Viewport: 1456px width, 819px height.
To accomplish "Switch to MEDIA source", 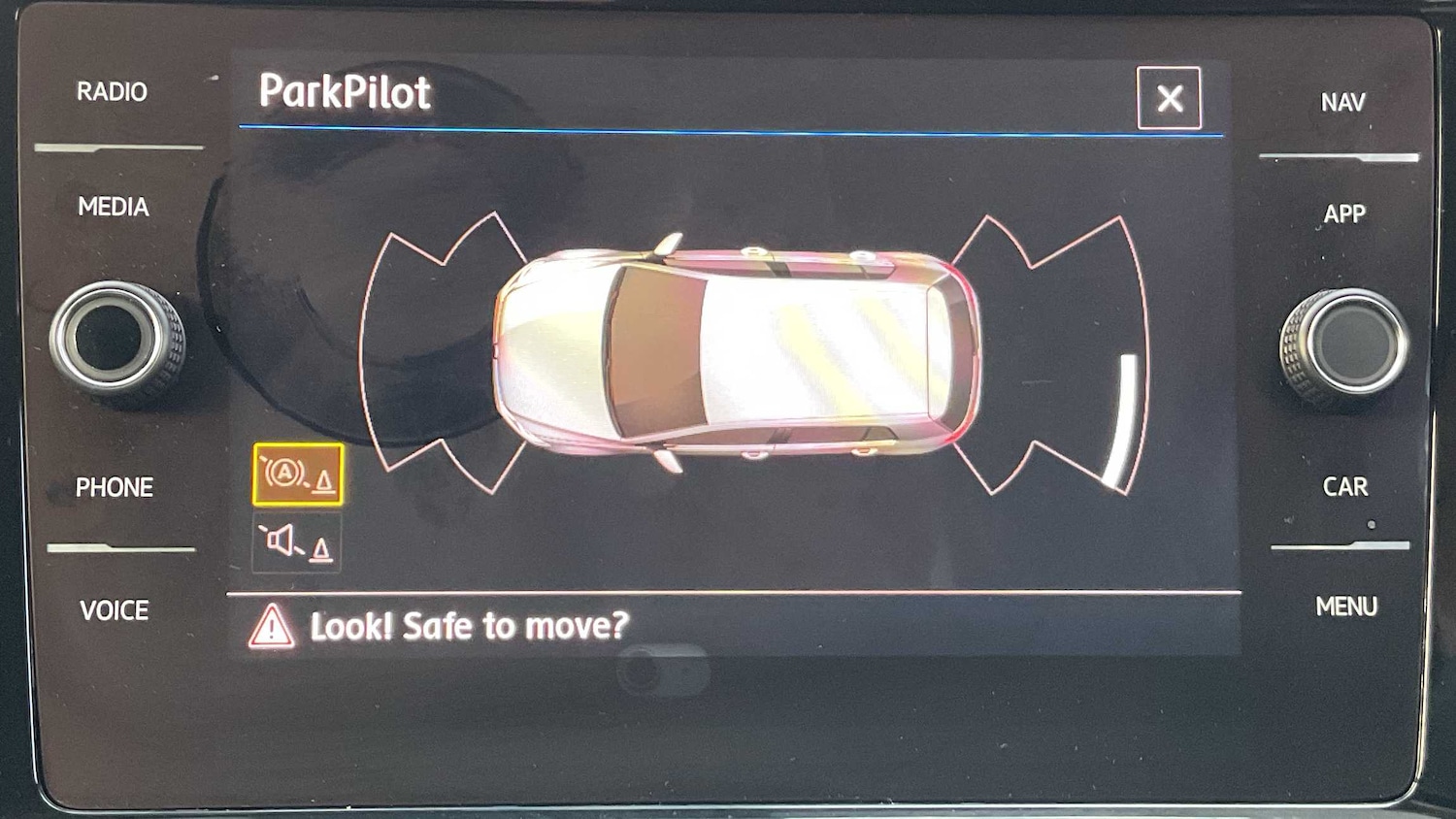I will point(114,207).
